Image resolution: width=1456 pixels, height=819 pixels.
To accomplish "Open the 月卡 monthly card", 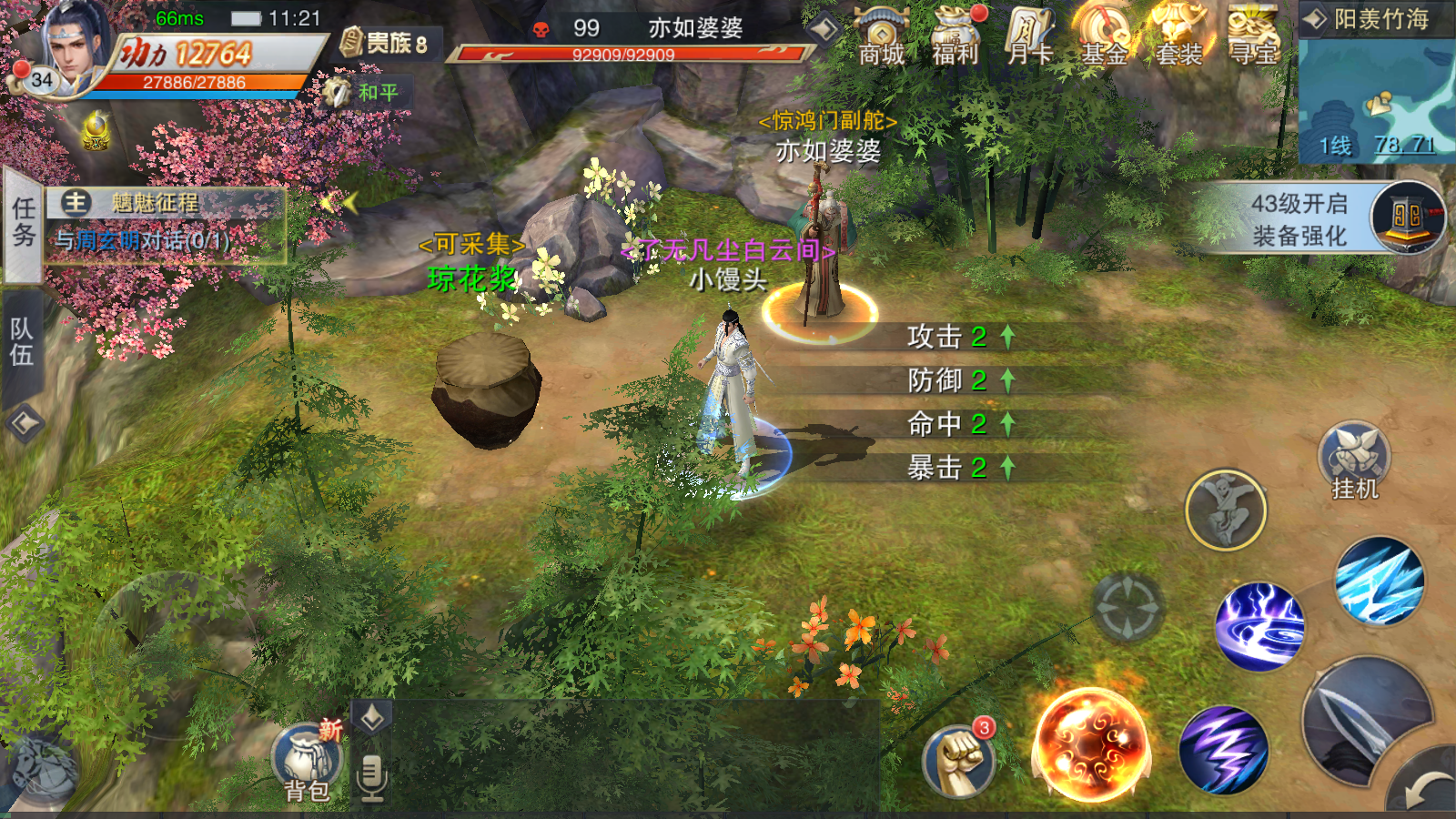I will (x=1030, y=36).
